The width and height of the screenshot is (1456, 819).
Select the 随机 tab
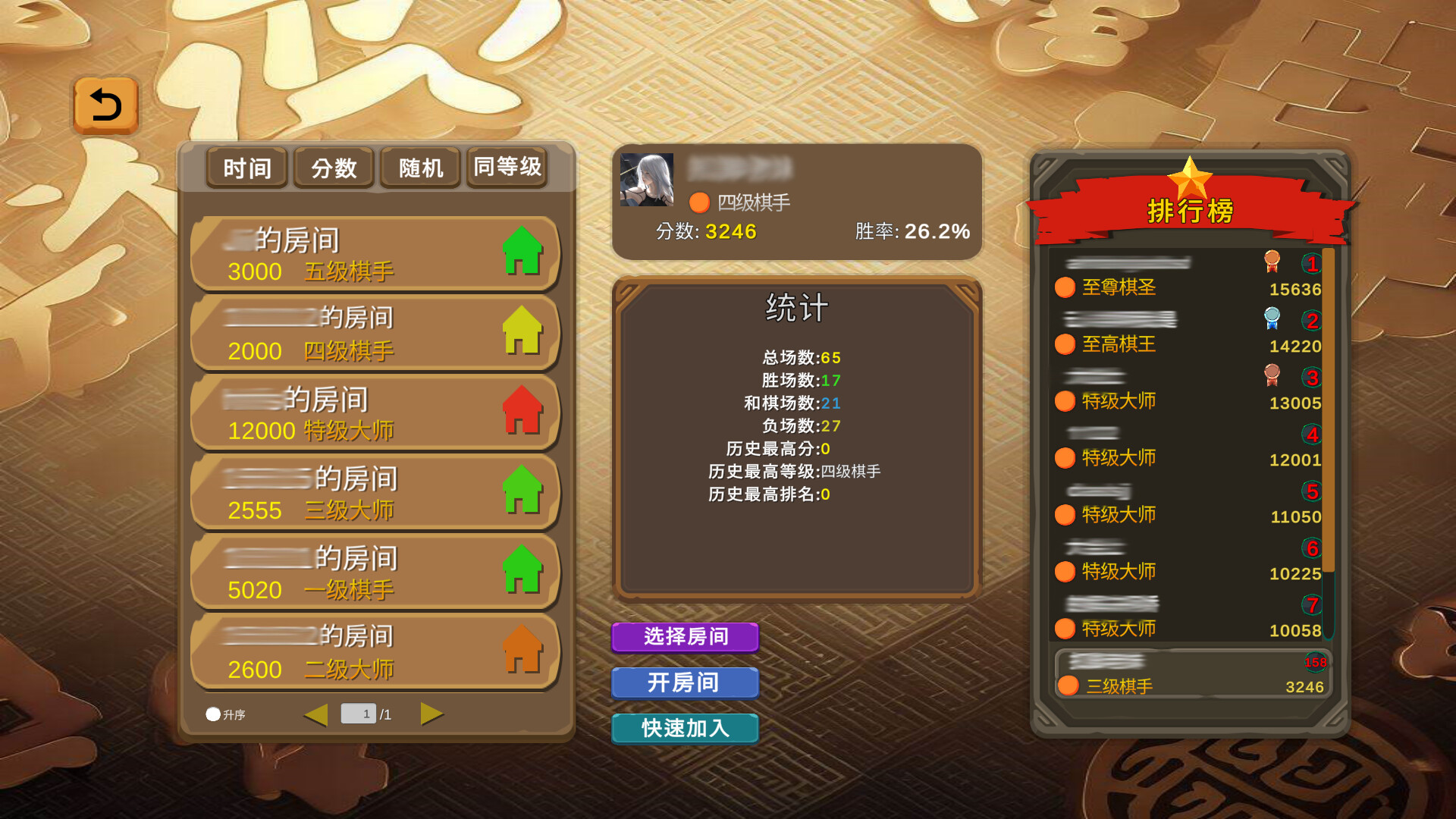coord(419,168)
